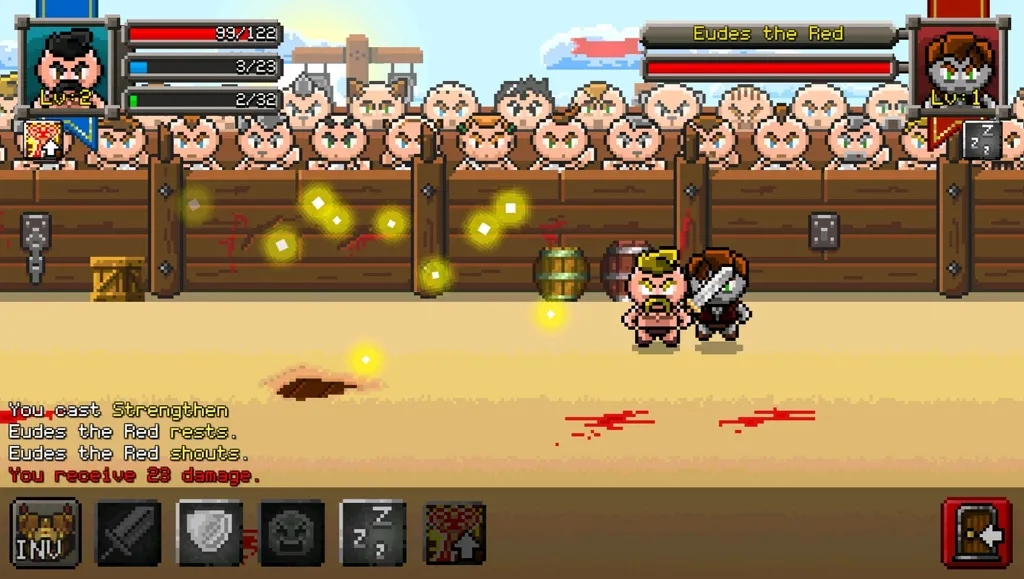Use the sword attack action
This screenshot has width=1024, height=579.
[128, 532]
